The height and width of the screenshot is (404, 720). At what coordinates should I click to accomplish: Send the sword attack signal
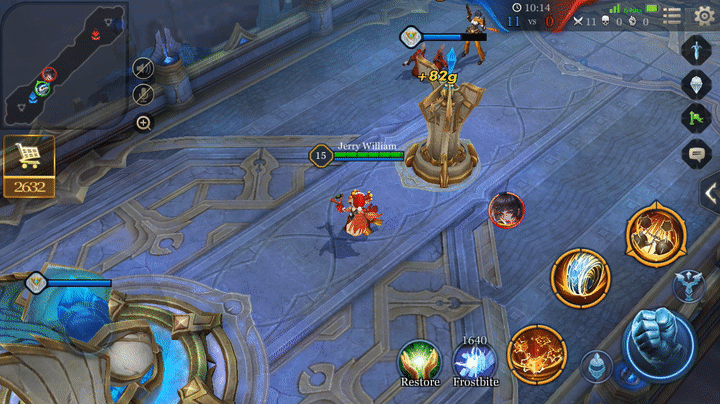pyautogui.click(x=696, y=48)
